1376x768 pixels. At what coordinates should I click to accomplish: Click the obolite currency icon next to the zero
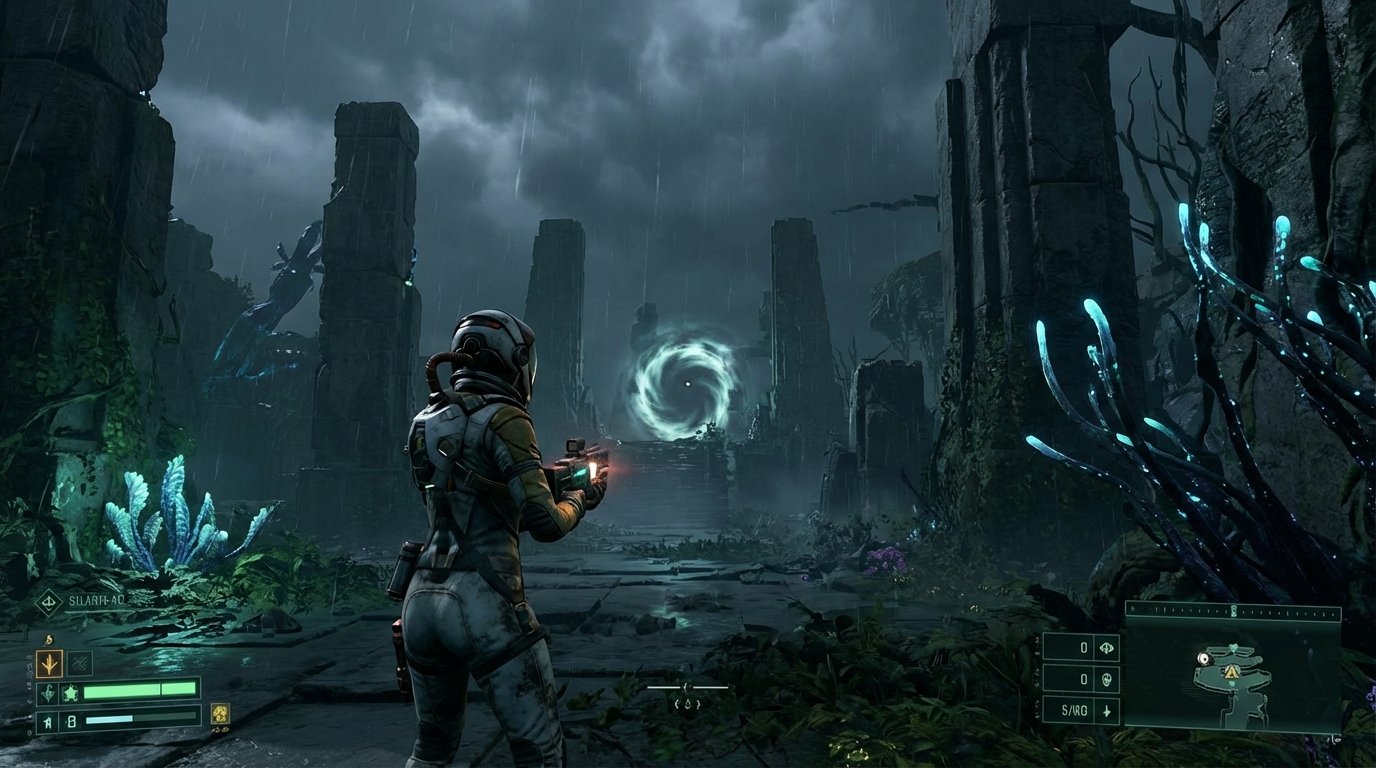[x=1106, y=648]
